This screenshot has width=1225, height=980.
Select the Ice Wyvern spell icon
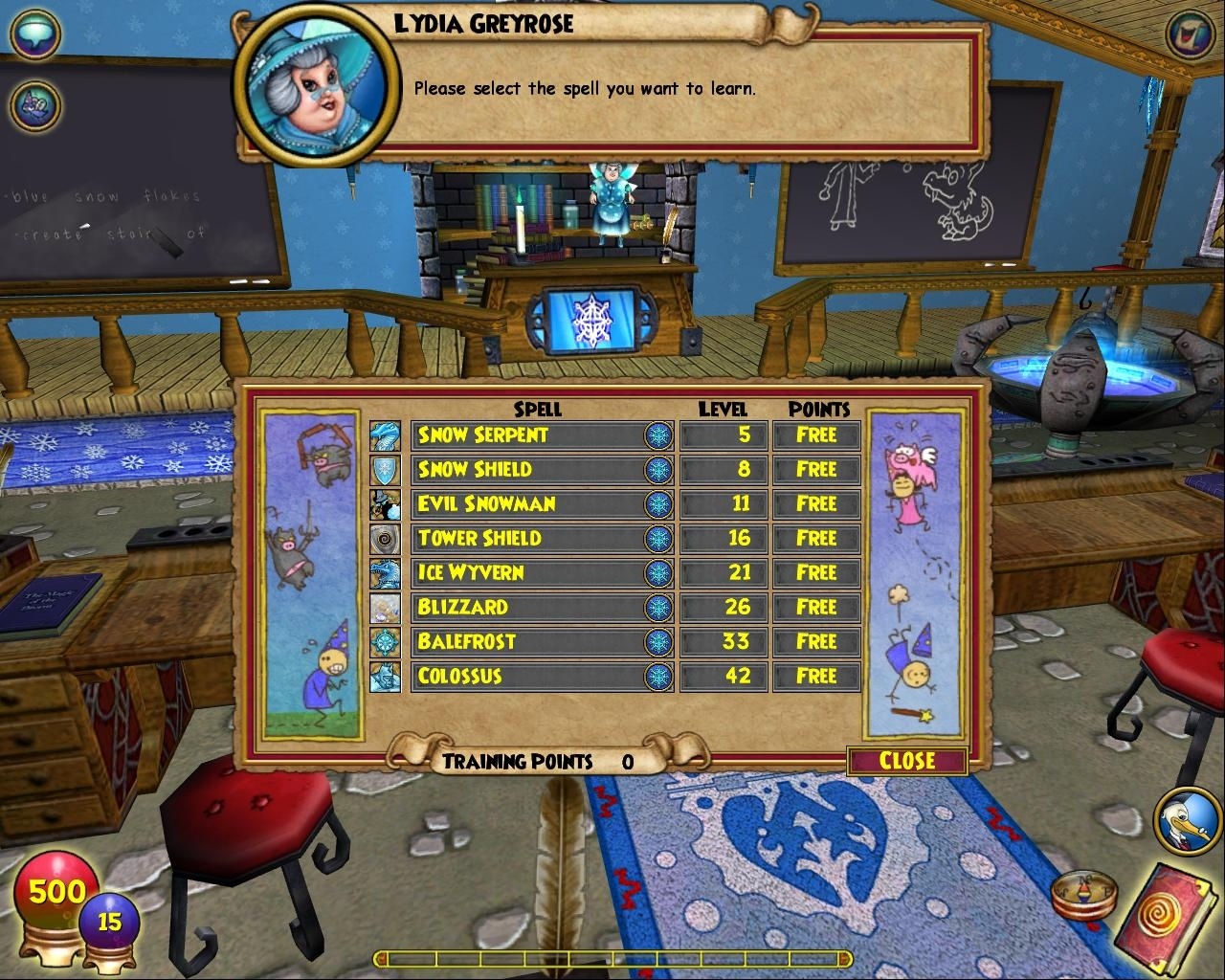[386, 573]
